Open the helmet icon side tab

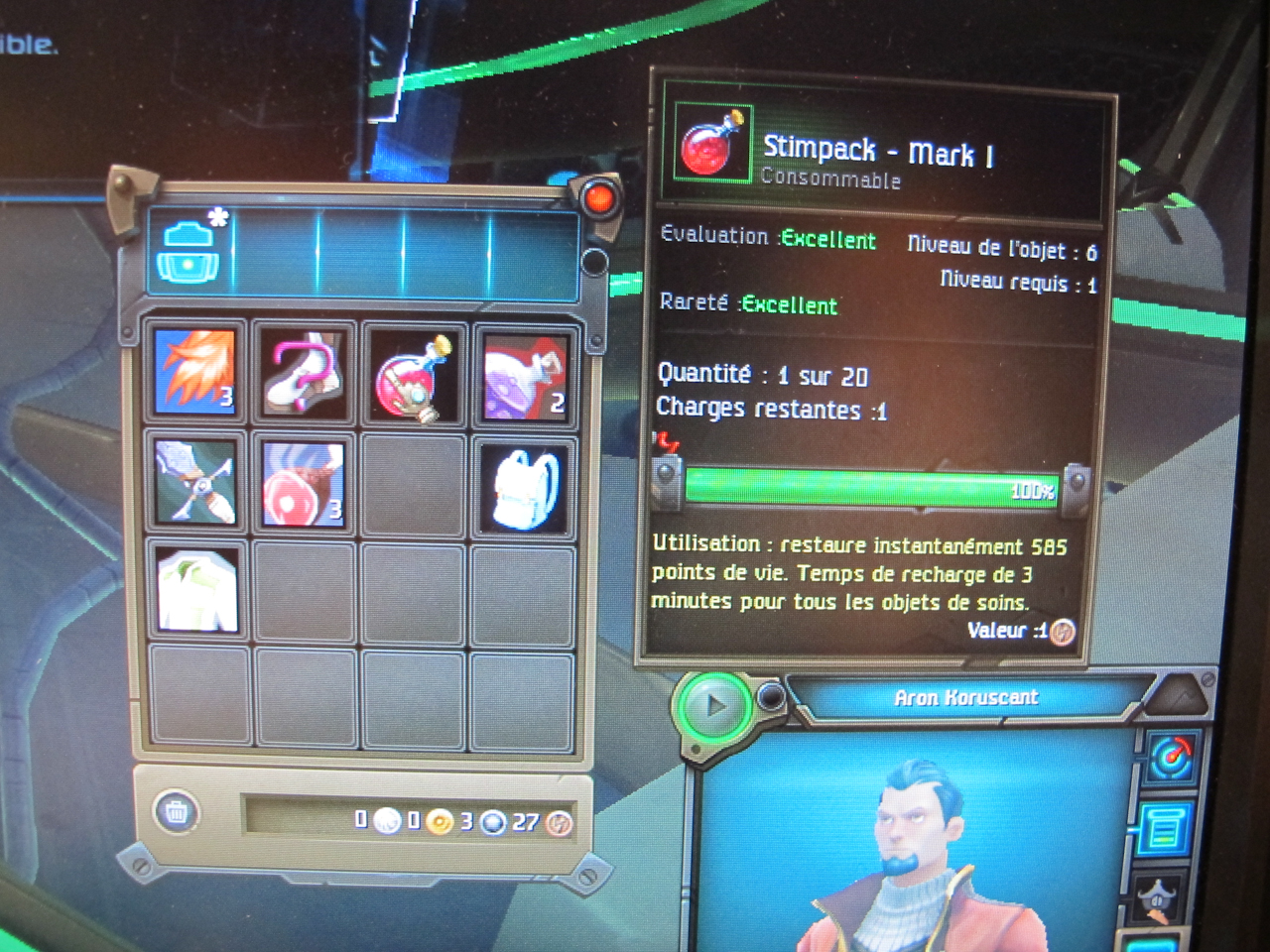point(1158,899)
